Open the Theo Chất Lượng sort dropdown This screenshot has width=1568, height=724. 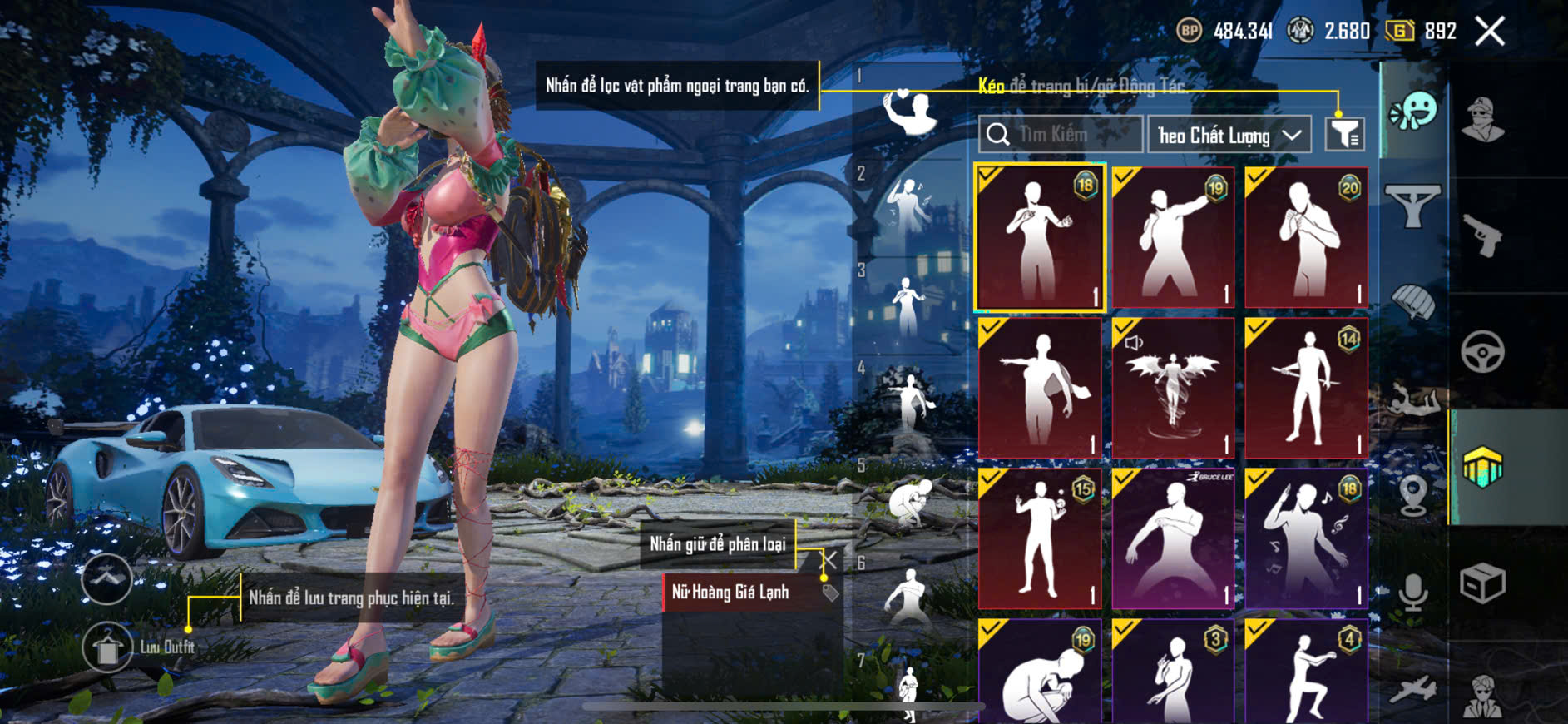coord(1229,135)
